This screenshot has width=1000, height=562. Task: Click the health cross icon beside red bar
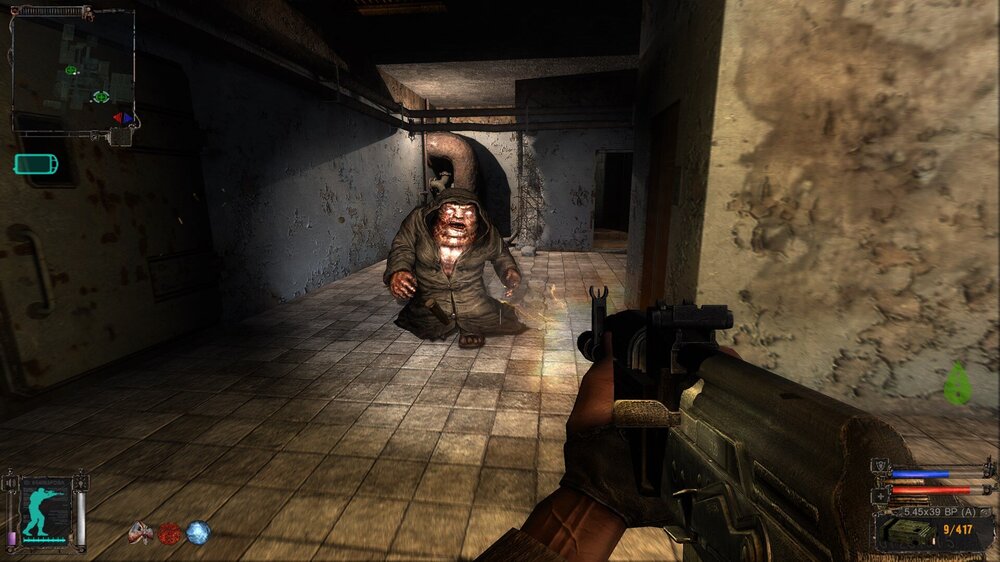(x=880, y=494)
